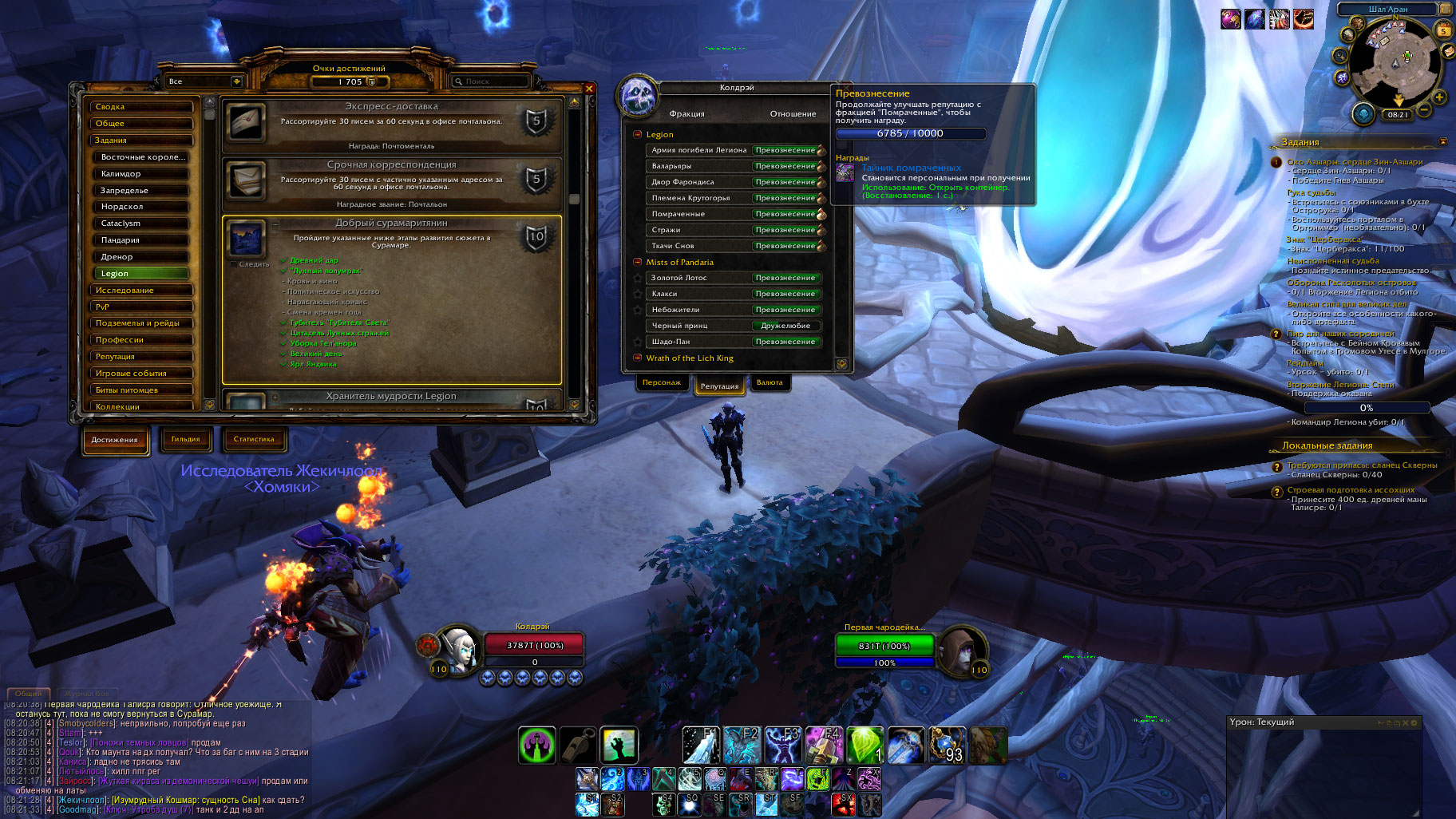Close the achievements window
Screen dimensions: 1456x819
(x=589, y=89)
